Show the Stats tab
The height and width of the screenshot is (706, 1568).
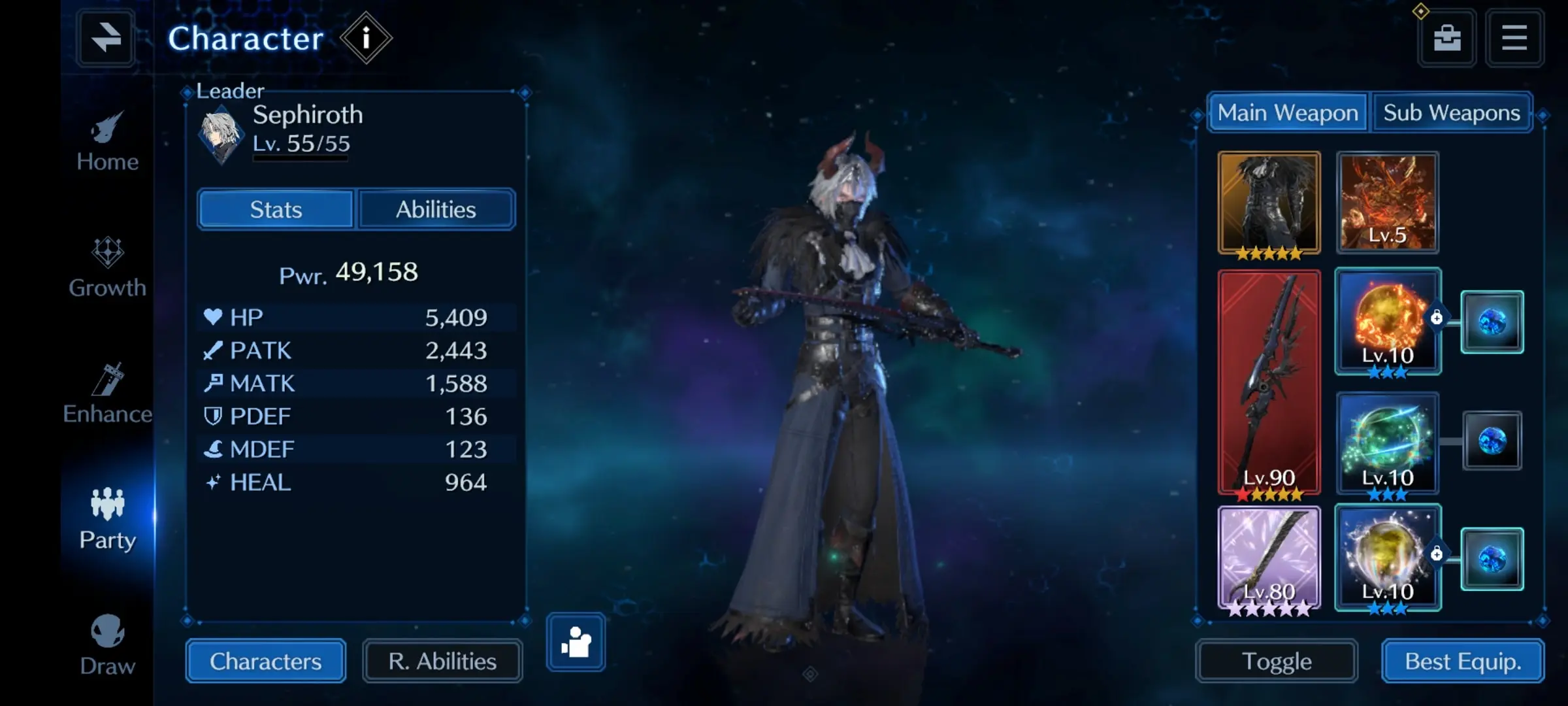click(276, 210)
